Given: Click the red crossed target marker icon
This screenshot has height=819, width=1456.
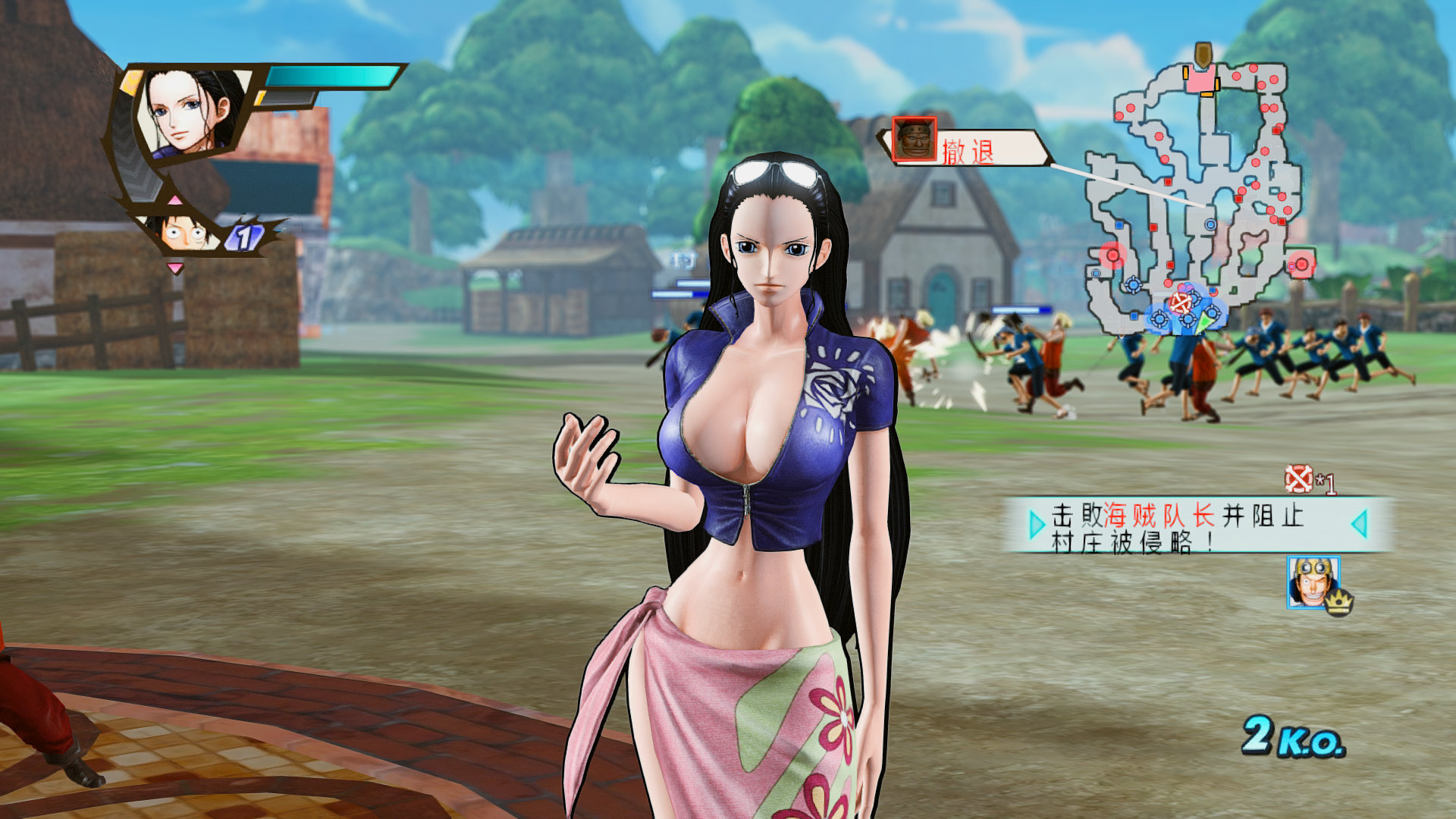Looking at the screenshot, I should click(x=1298, y=479).
